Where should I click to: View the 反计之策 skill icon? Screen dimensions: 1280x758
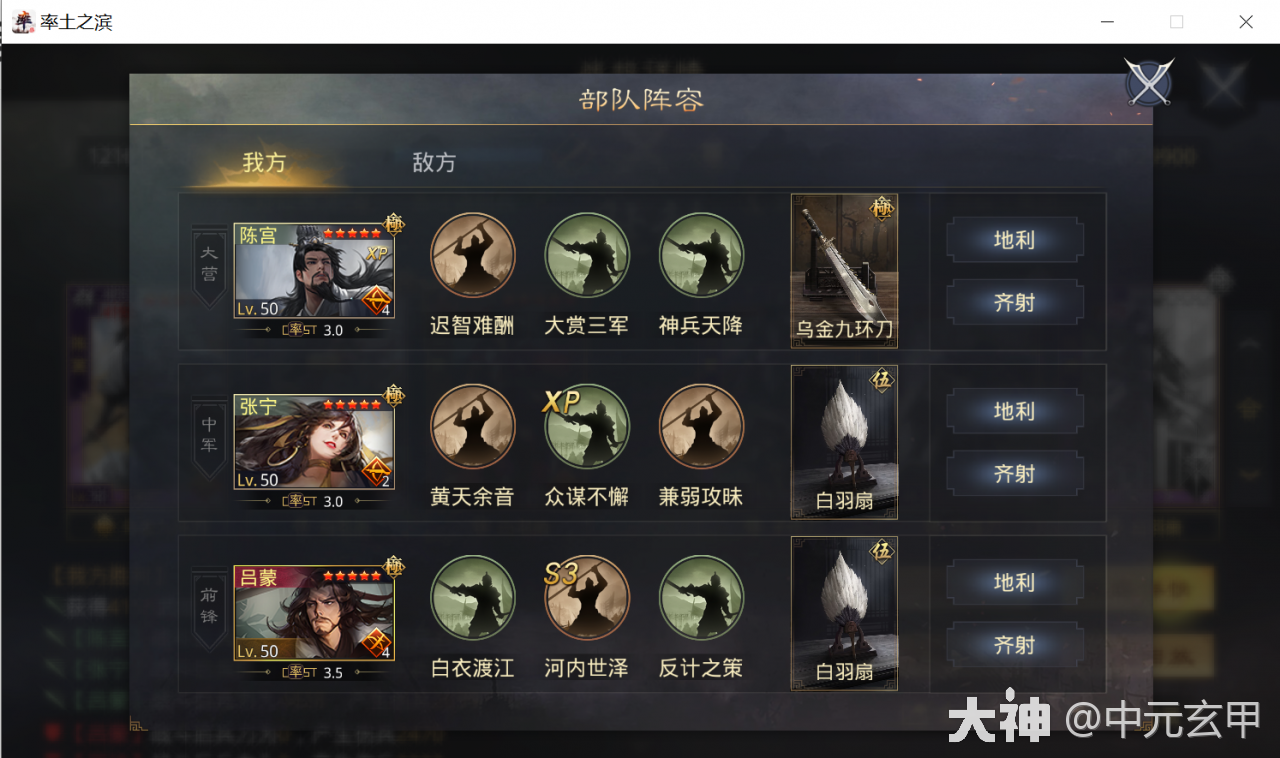[701, 598]
